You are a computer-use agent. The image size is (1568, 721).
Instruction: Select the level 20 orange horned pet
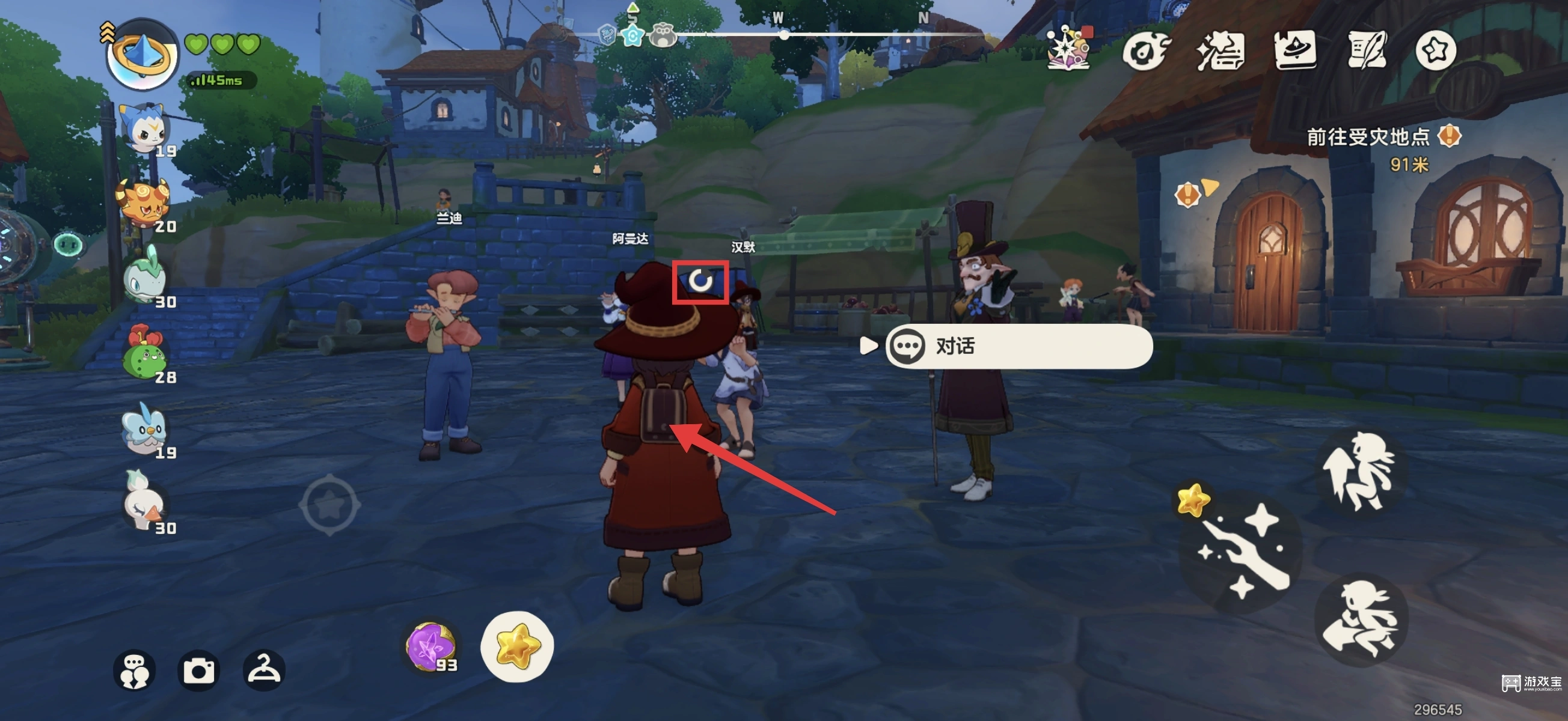pyautogui.click(x=144, y=203)
